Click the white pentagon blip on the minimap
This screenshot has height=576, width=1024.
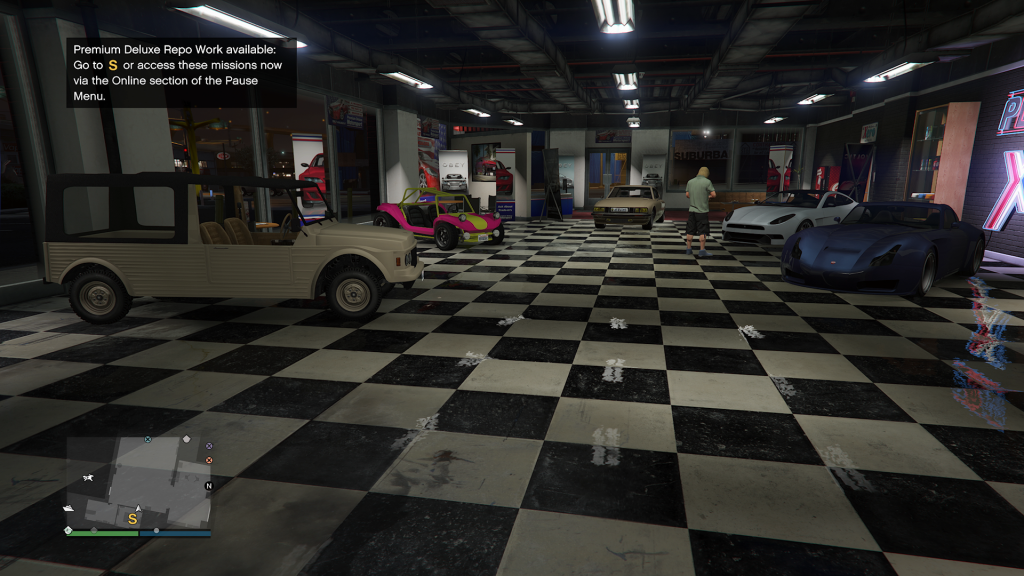tap(186, 439)
